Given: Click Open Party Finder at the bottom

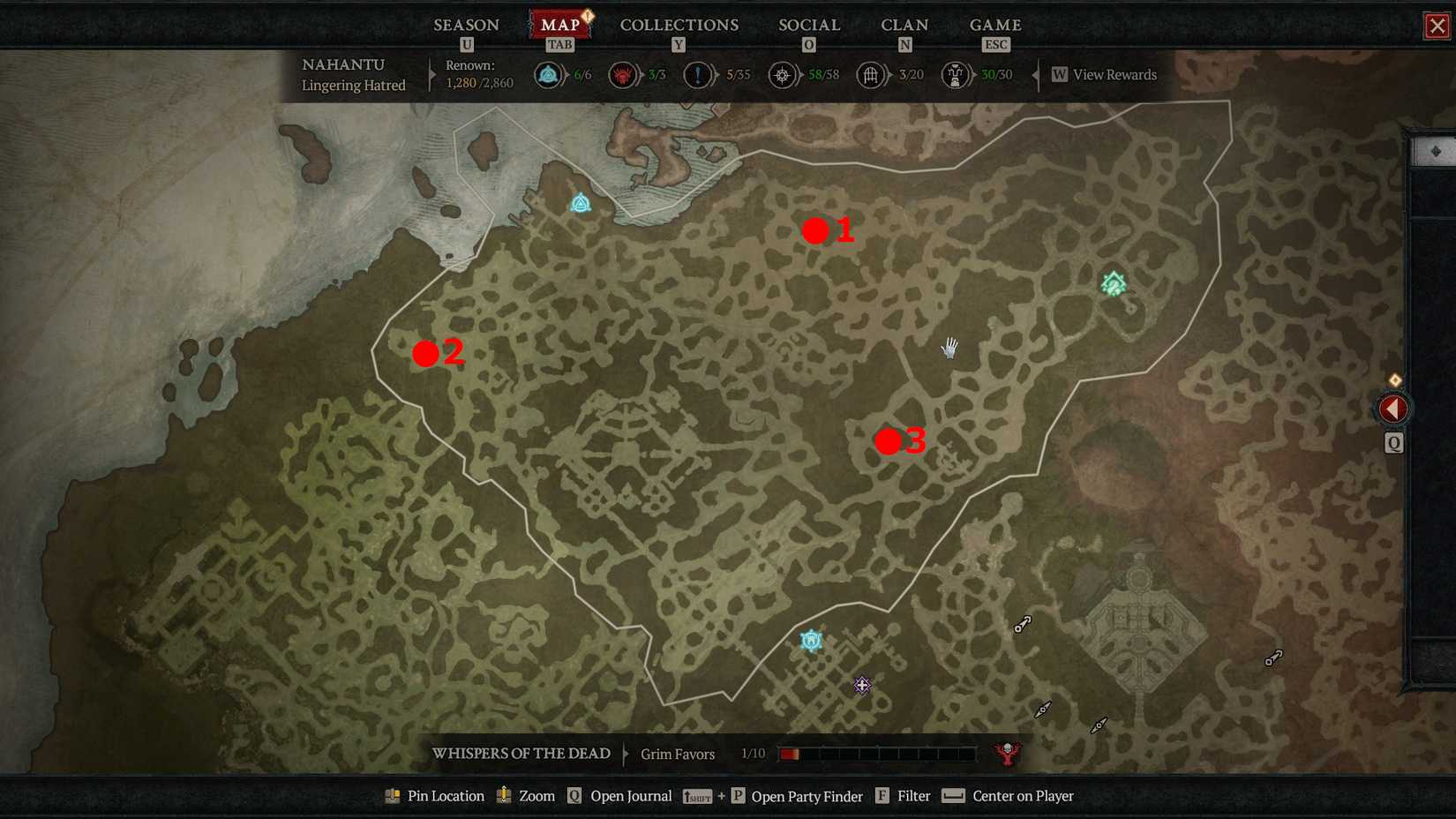Looking at the screenshot, I should 806,796.
